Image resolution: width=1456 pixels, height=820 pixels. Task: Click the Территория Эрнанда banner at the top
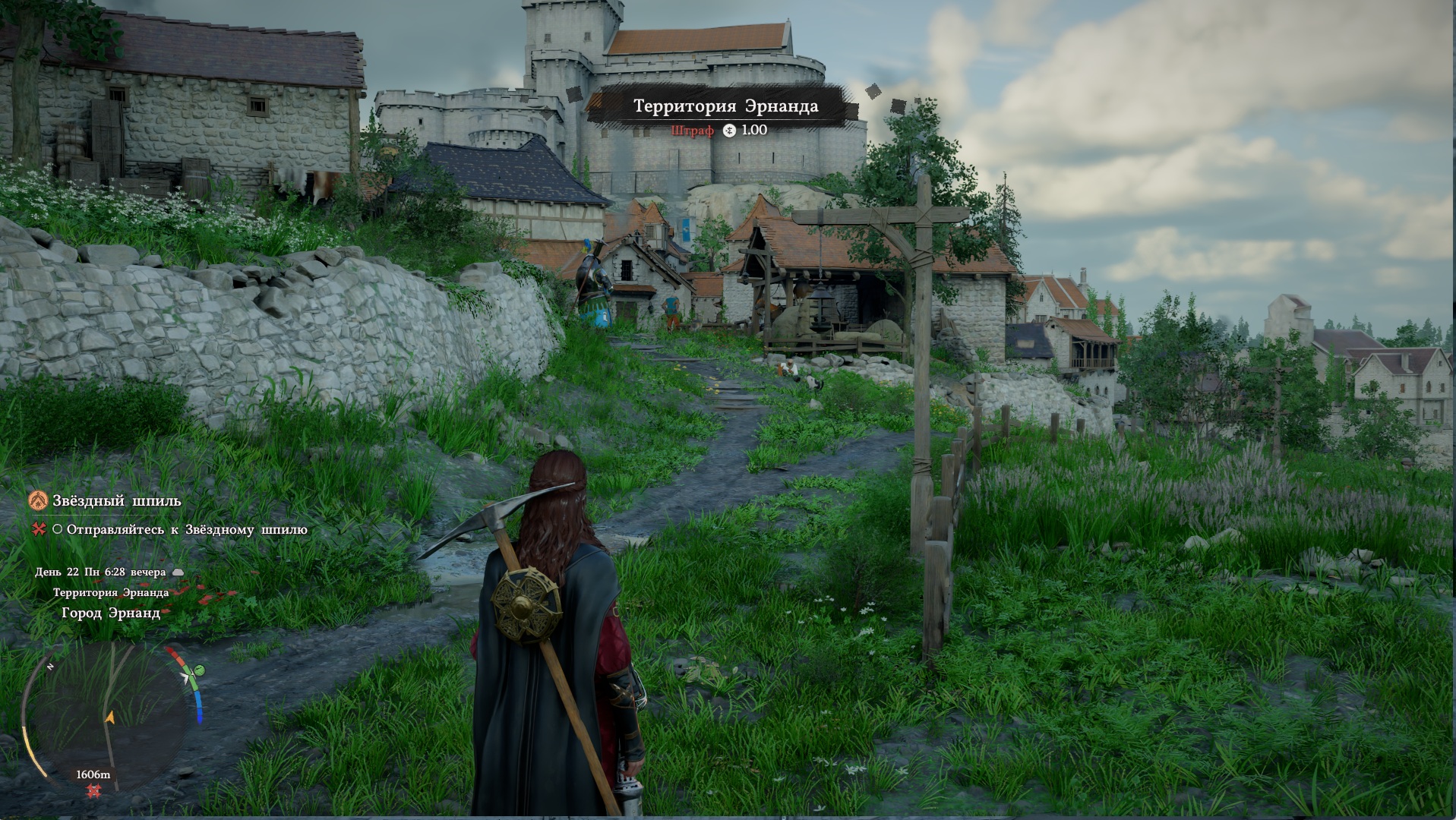725,106
